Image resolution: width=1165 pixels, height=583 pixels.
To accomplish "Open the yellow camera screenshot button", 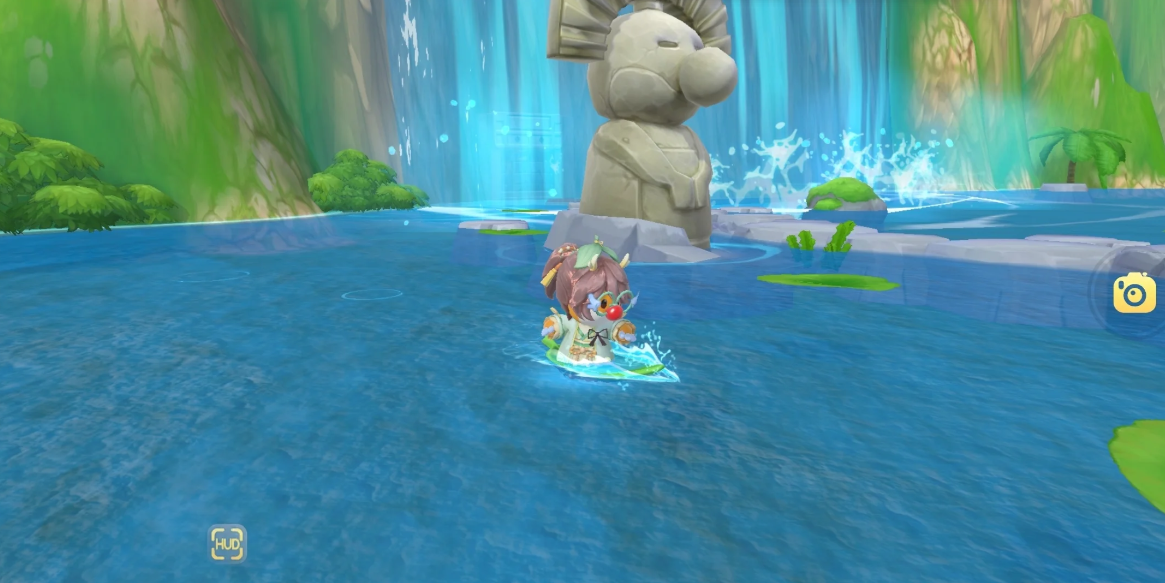I will [1134, 292].
